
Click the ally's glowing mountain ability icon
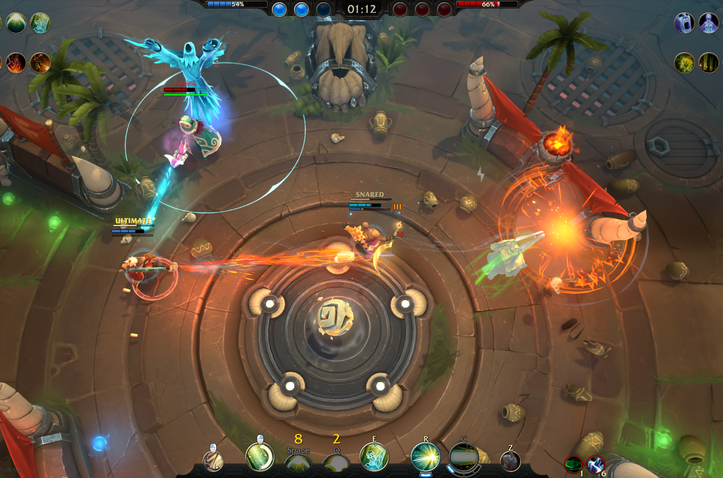tap(16, 22)
